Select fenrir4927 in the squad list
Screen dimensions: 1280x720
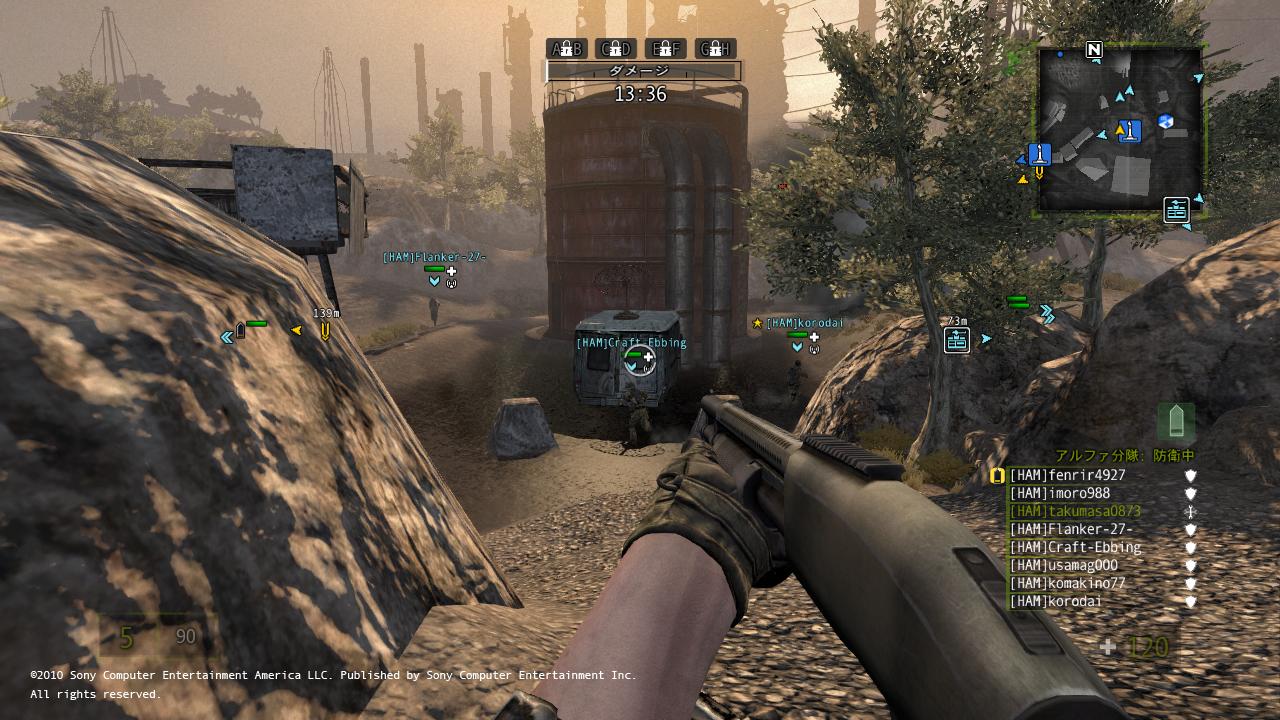coord(1067,476)
